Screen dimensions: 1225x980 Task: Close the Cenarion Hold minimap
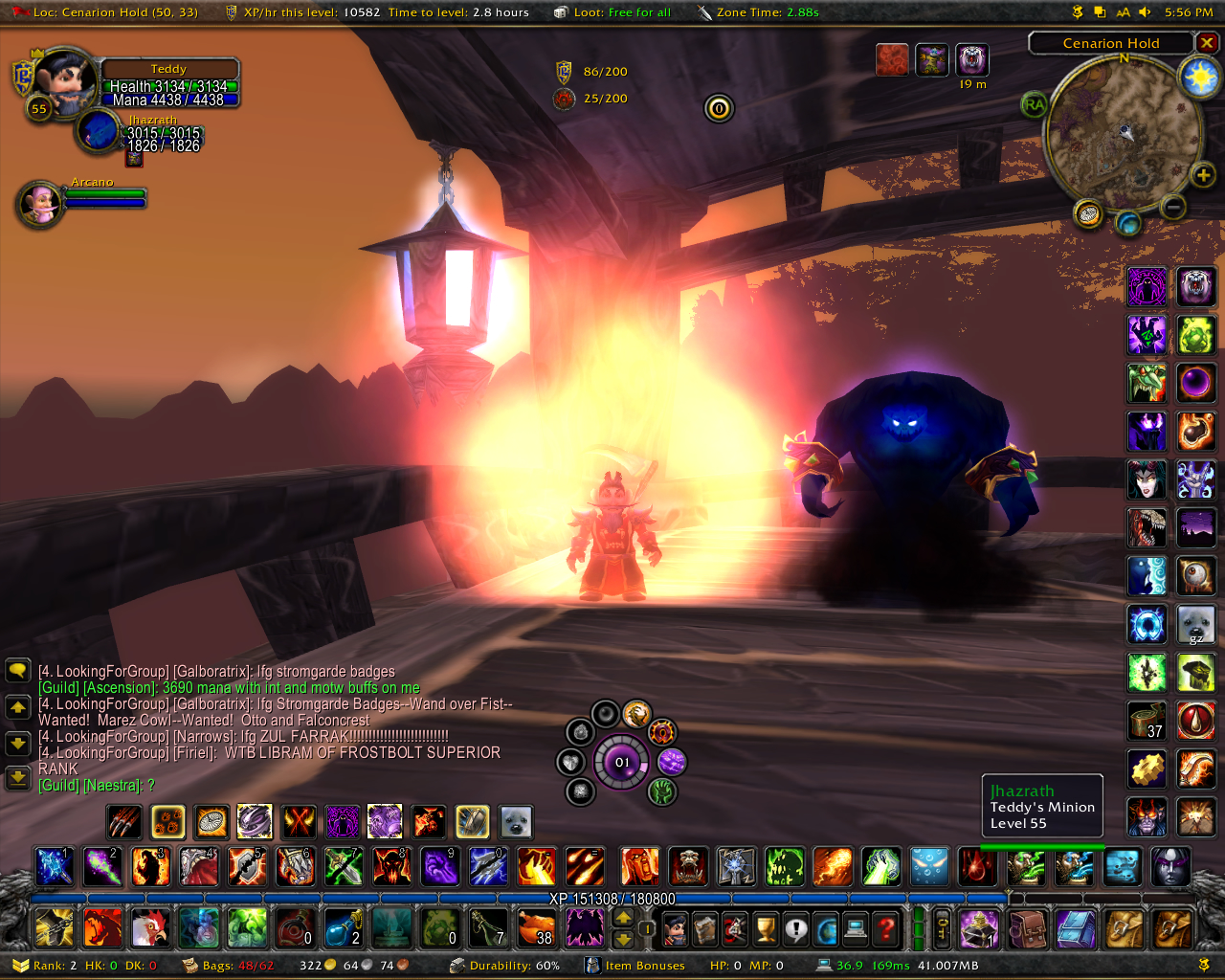click(x=1208, y=43)
